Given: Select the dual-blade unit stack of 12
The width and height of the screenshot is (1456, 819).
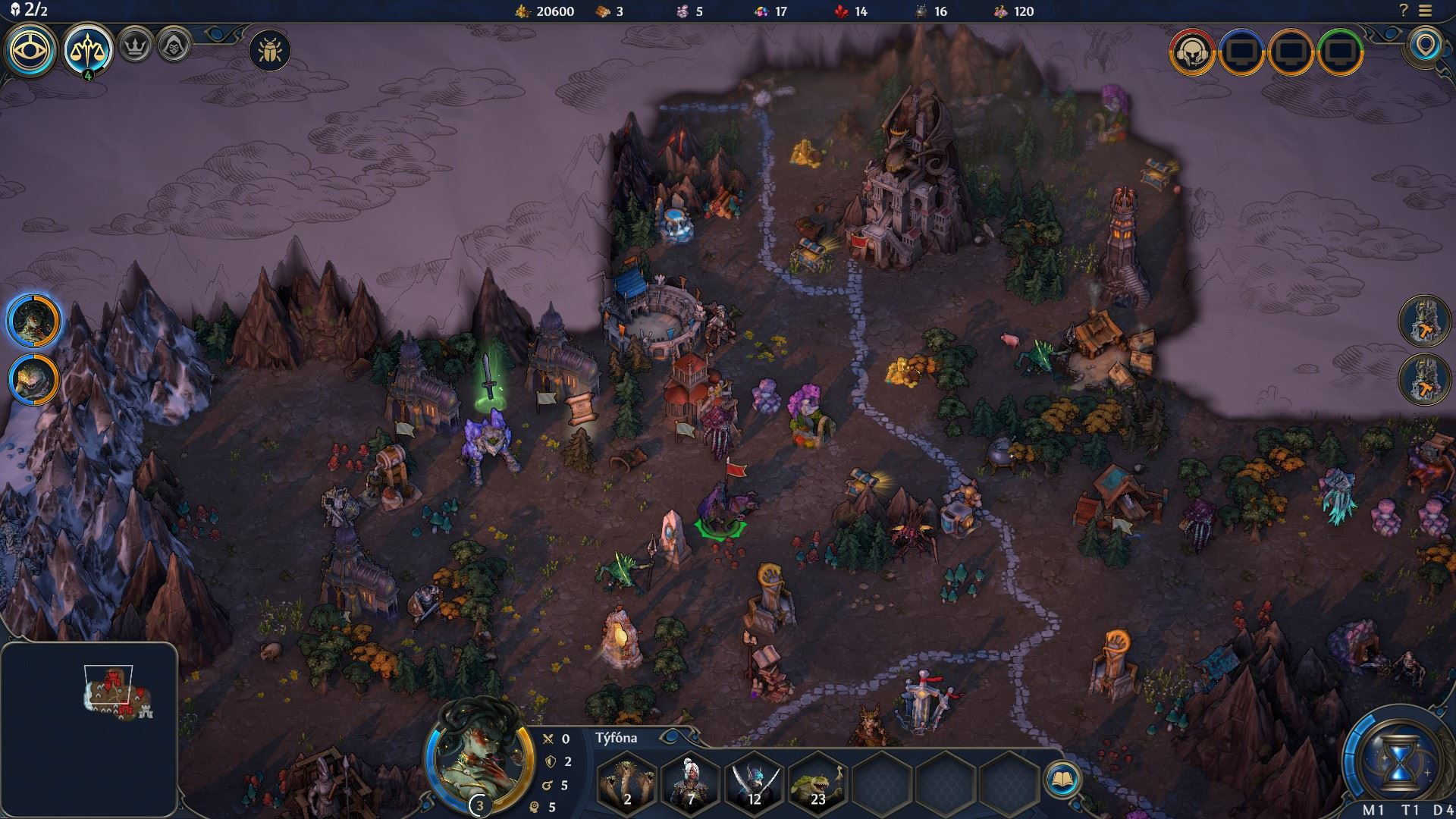Looking at the screenshot, I should [754, 780].
